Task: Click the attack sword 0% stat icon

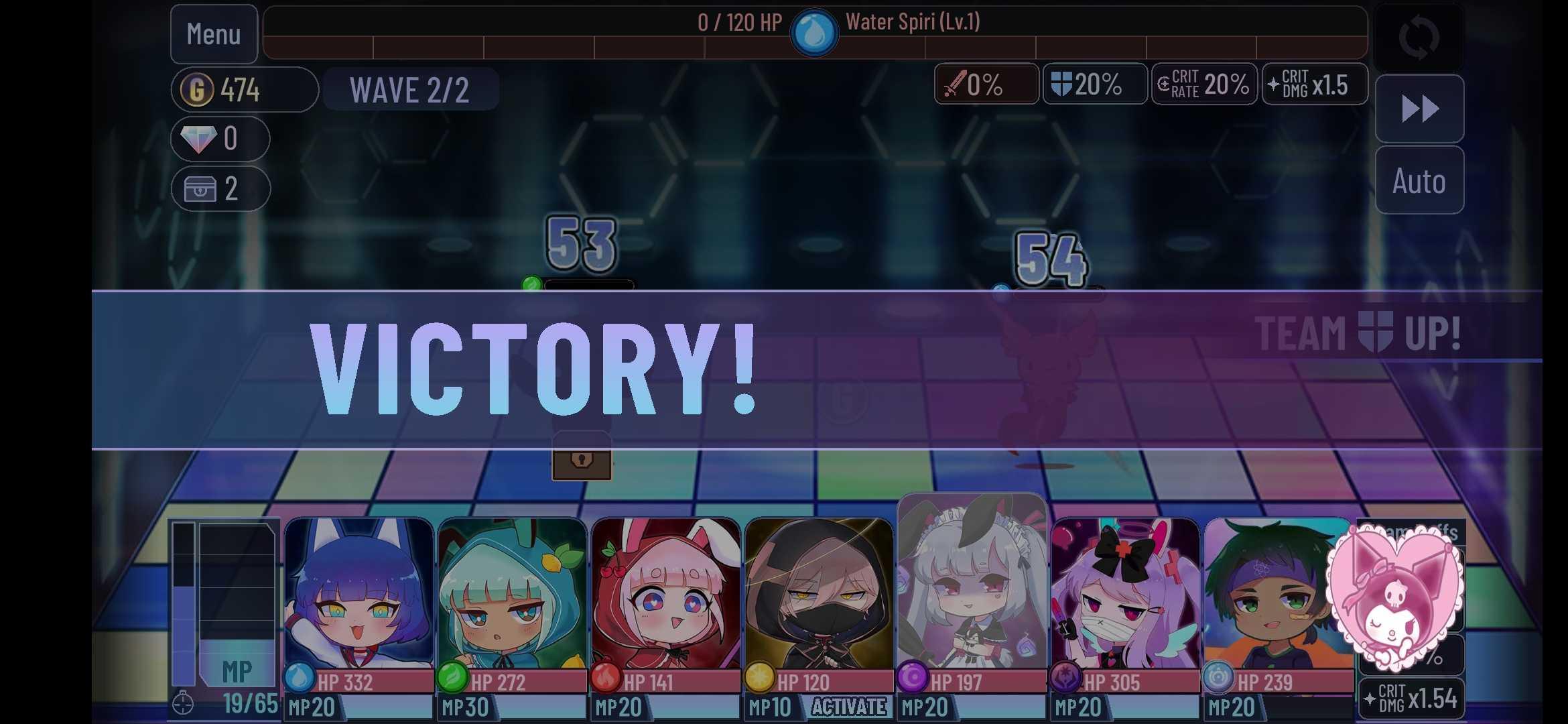Action: (986, 84)
